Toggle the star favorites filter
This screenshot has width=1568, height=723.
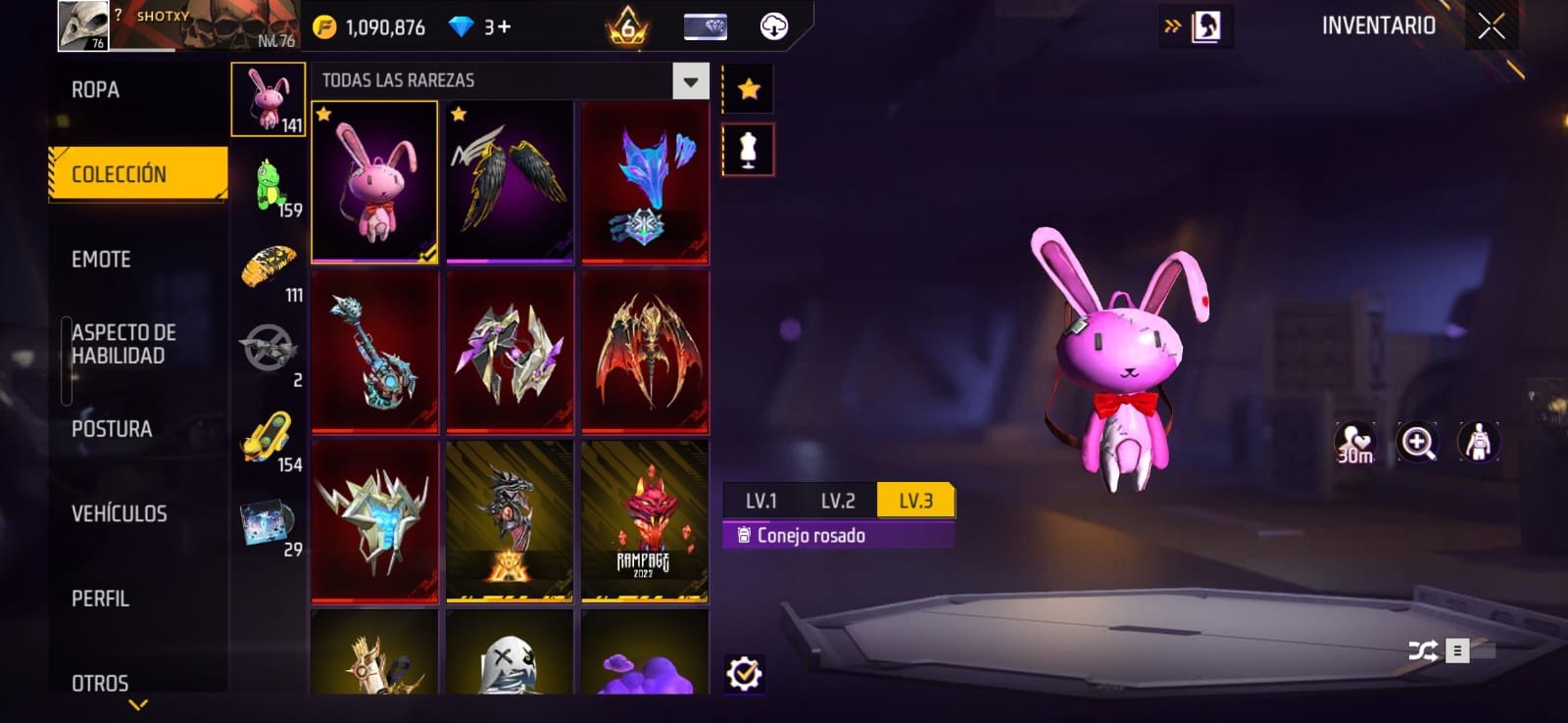[x=749, y=90]
